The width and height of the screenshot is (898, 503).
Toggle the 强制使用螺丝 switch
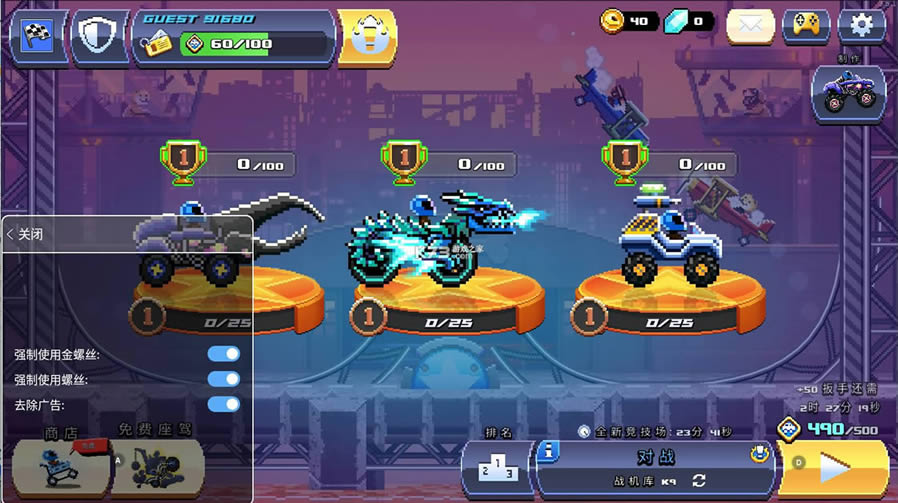tap(224, 379)
